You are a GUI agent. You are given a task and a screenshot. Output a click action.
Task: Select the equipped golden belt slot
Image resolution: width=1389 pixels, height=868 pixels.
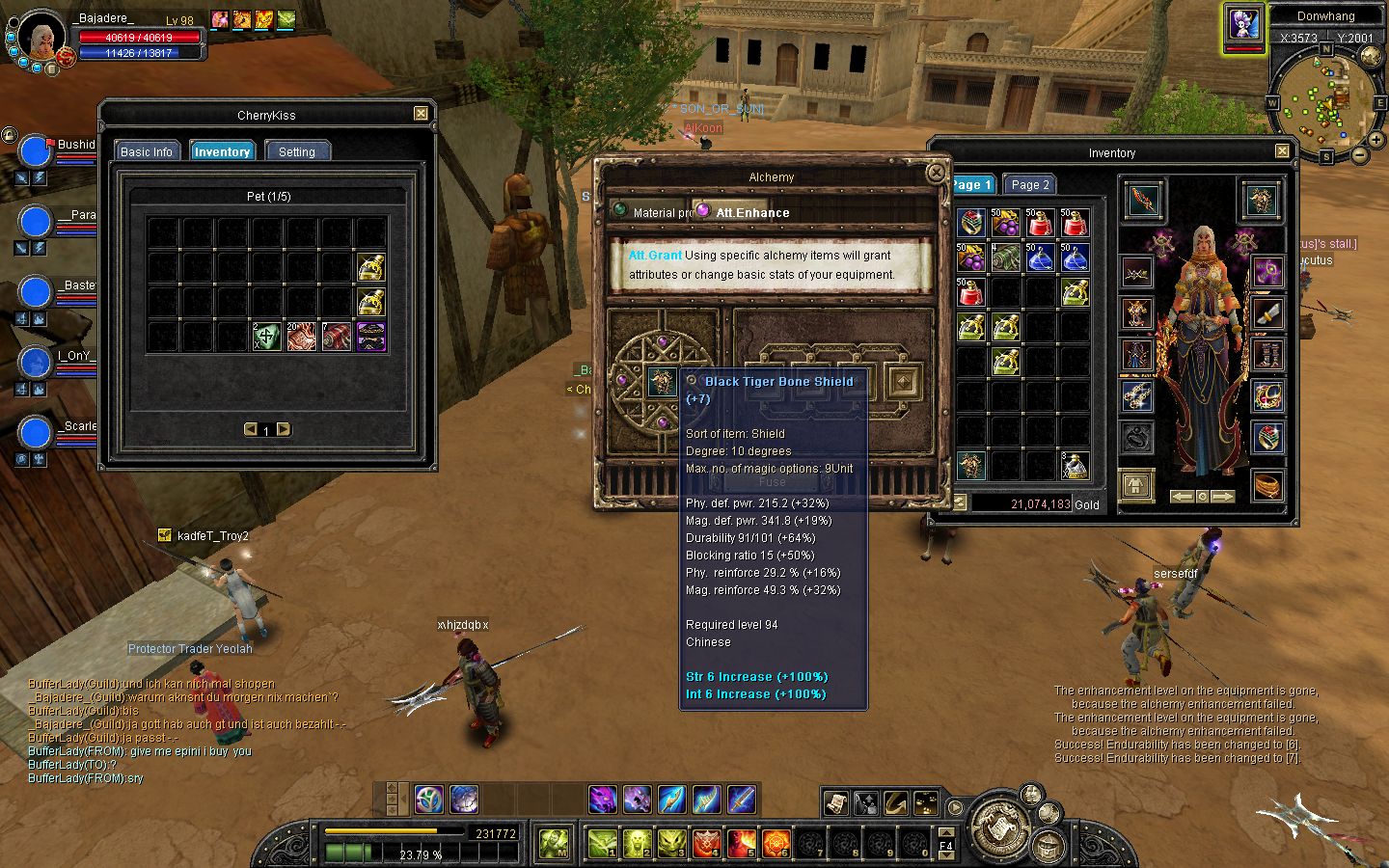click(1267, 483)
